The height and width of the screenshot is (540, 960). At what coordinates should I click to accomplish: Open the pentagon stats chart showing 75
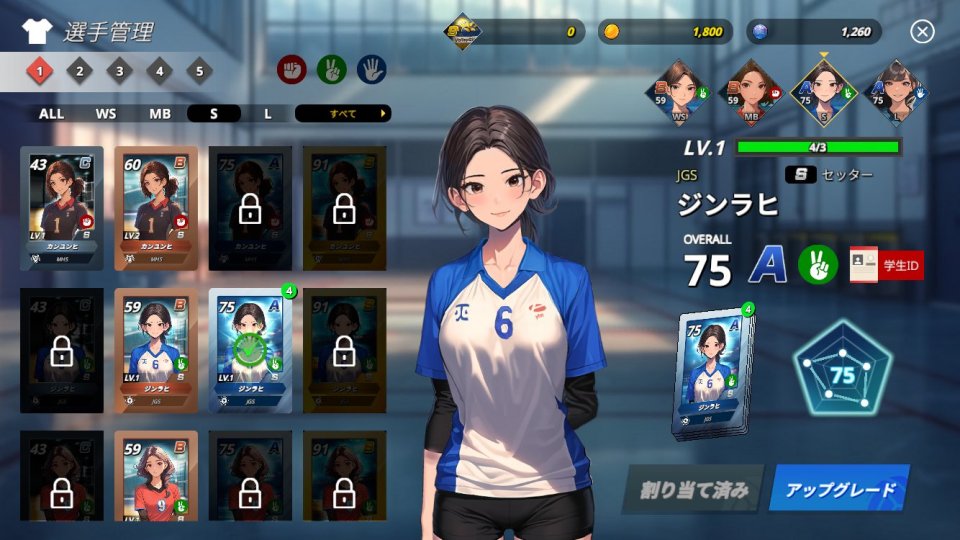coord(843,375)
